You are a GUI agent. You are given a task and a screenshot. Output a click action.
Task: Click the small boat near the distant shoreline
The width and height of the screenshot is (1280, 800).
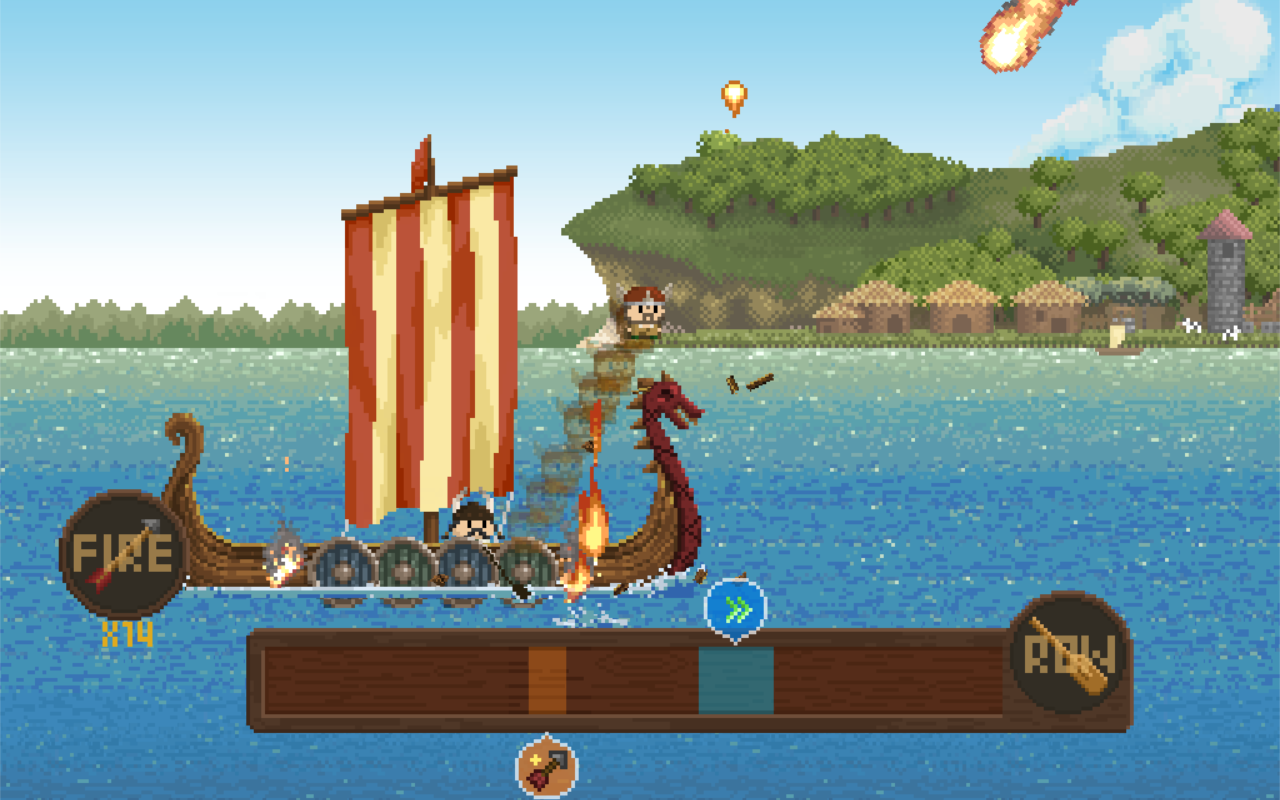pyautogui.click(x=1120, y=352)
